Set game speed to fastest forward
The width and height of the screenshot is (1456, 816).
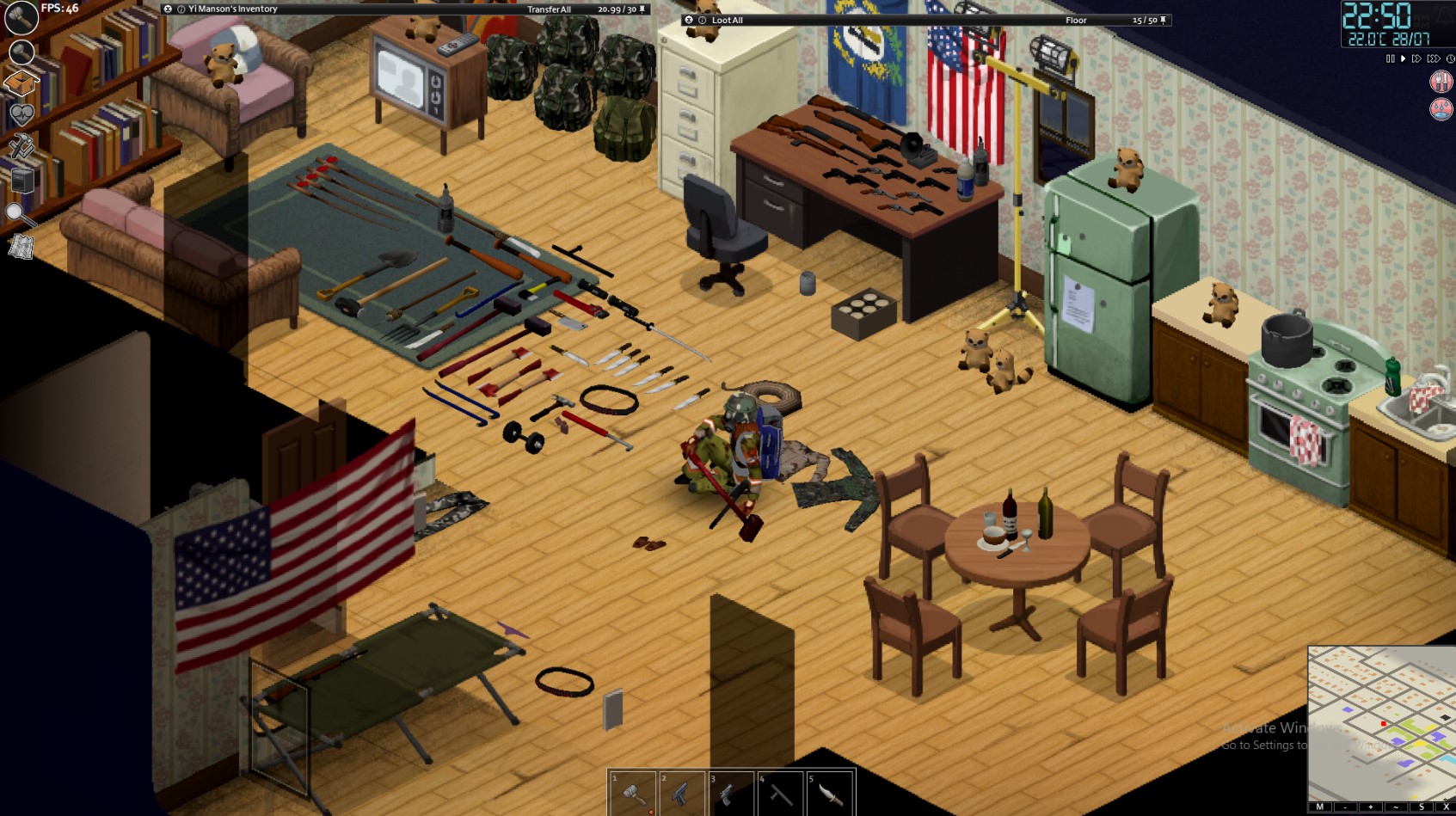[1433, 59]
